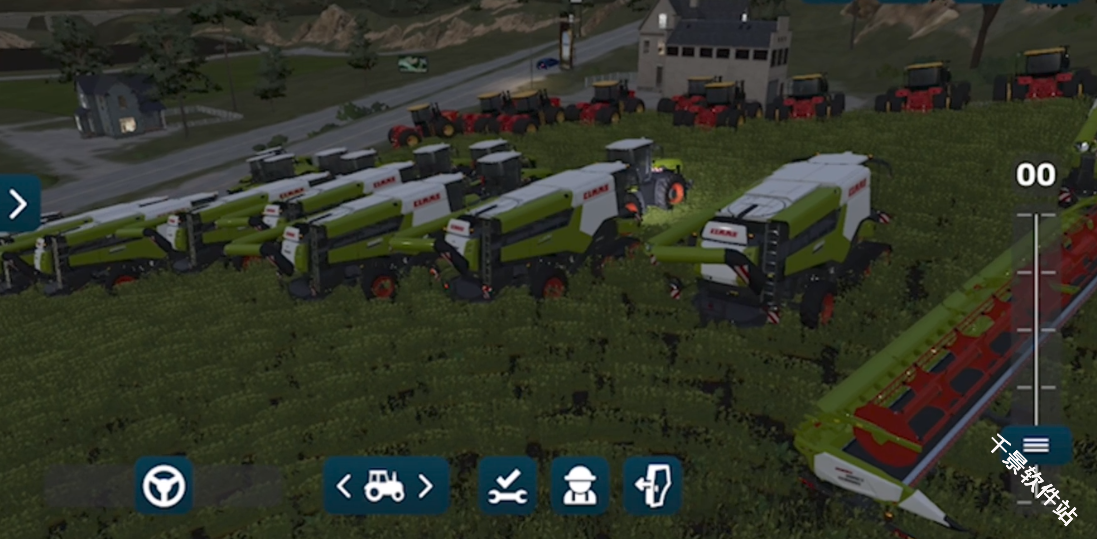Switch to the next vehicle
This screenshot has height=539, width=1097.
pos(426,486)
